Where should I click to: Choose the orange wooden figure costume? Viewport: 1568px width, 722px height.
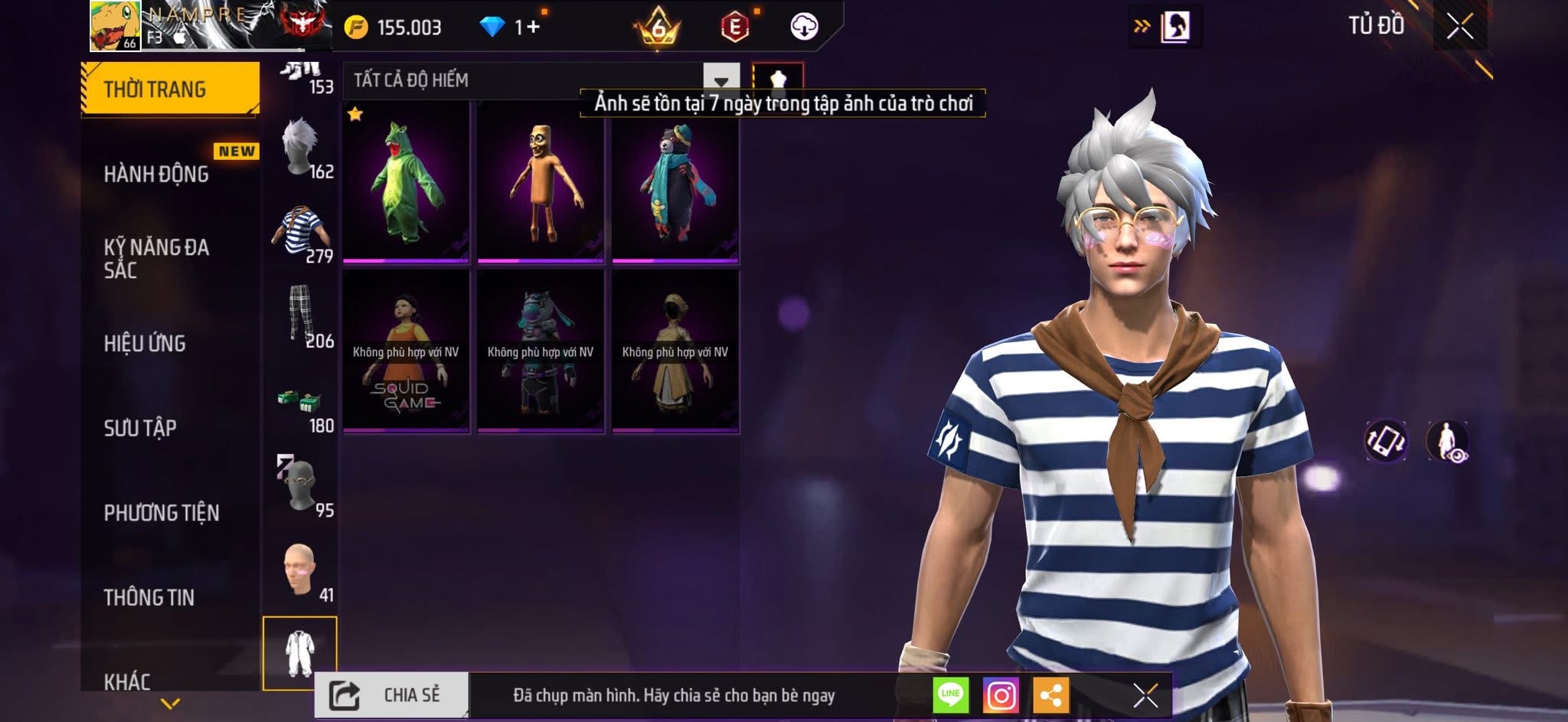click(541, 182)
